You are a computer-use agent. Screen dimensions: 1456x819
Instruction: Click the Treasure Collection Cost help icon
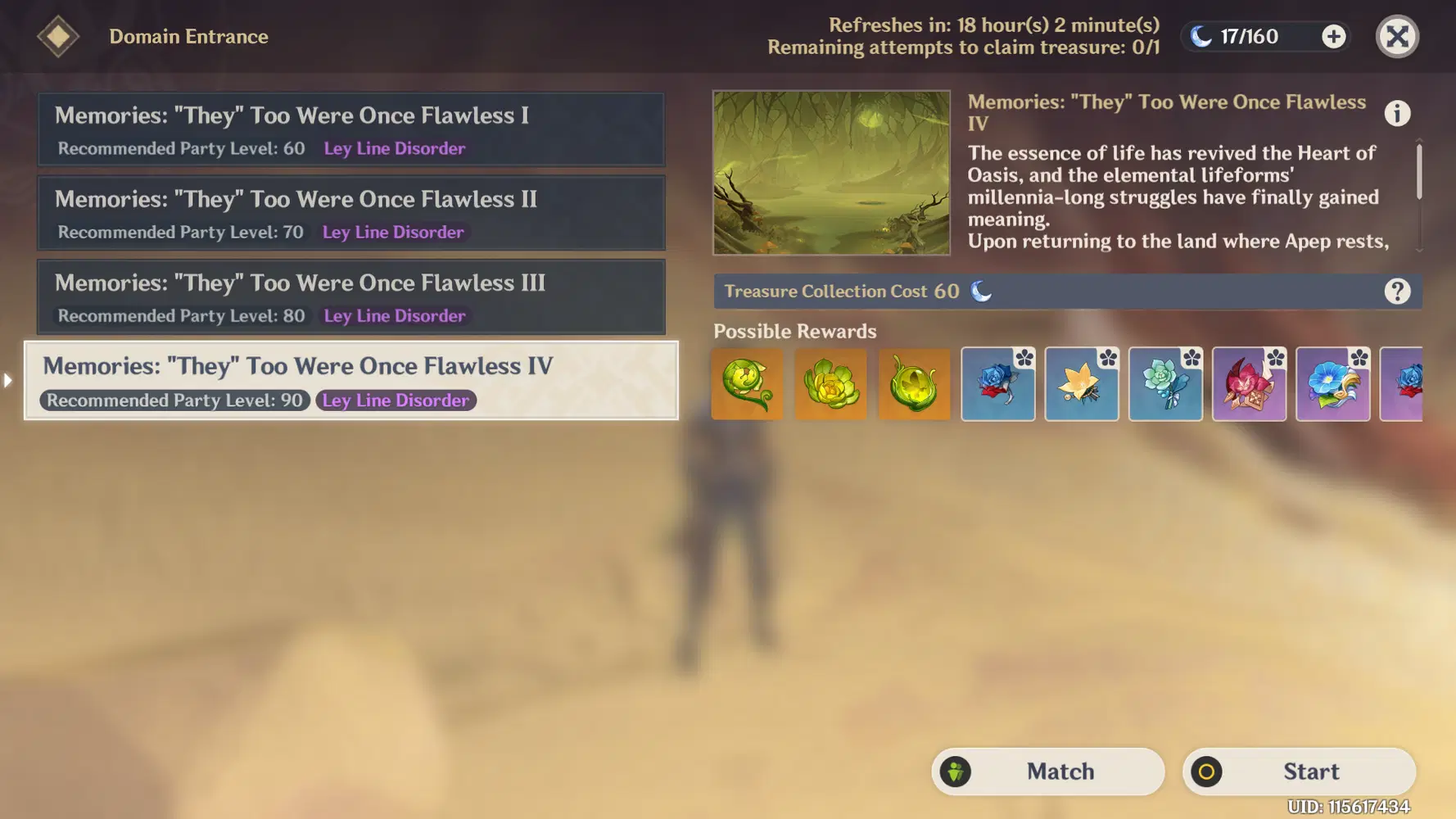click(x=1398, y=291)
